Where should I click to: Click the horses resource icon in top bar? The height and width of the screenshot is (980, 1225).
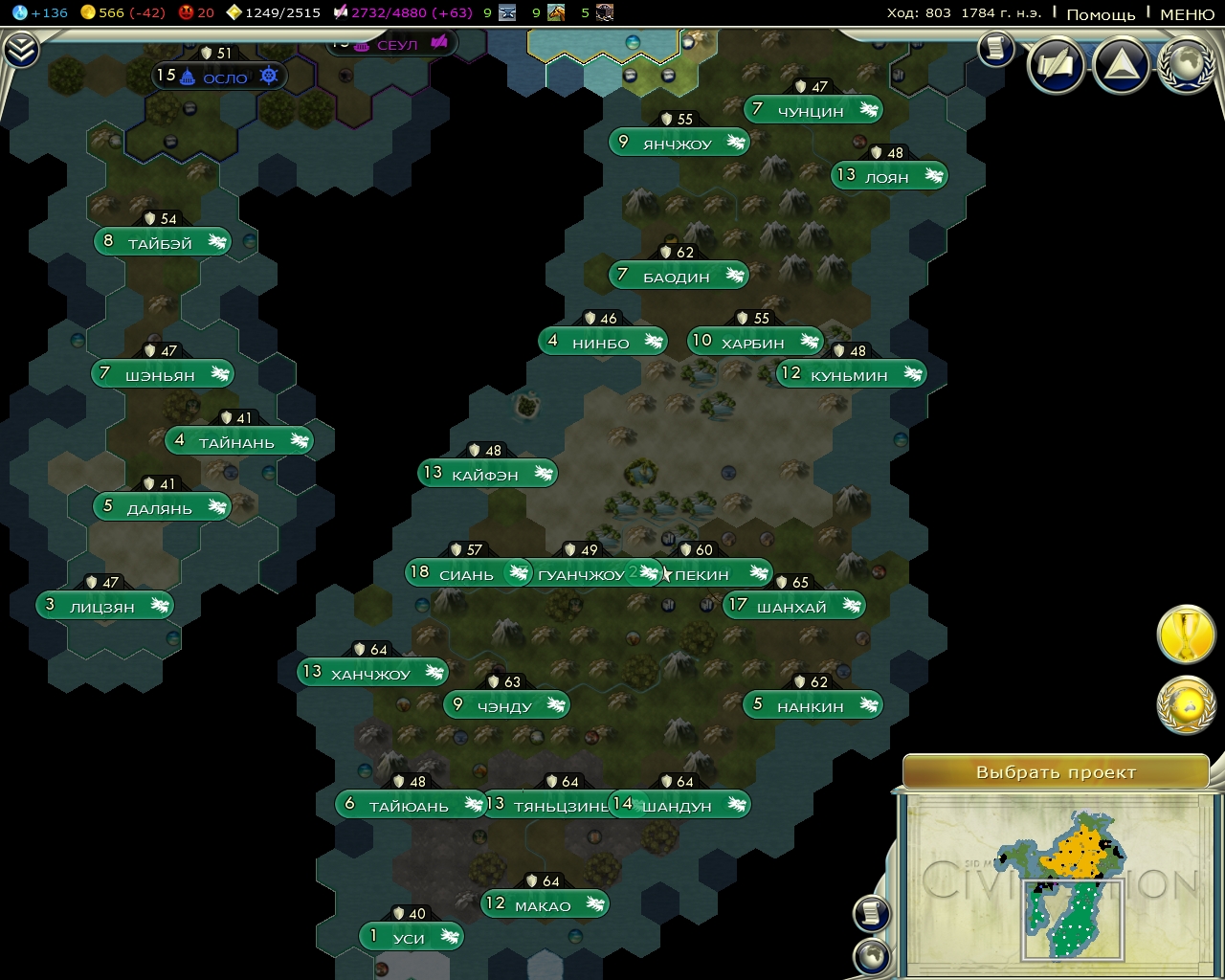(x=555, y=13)
